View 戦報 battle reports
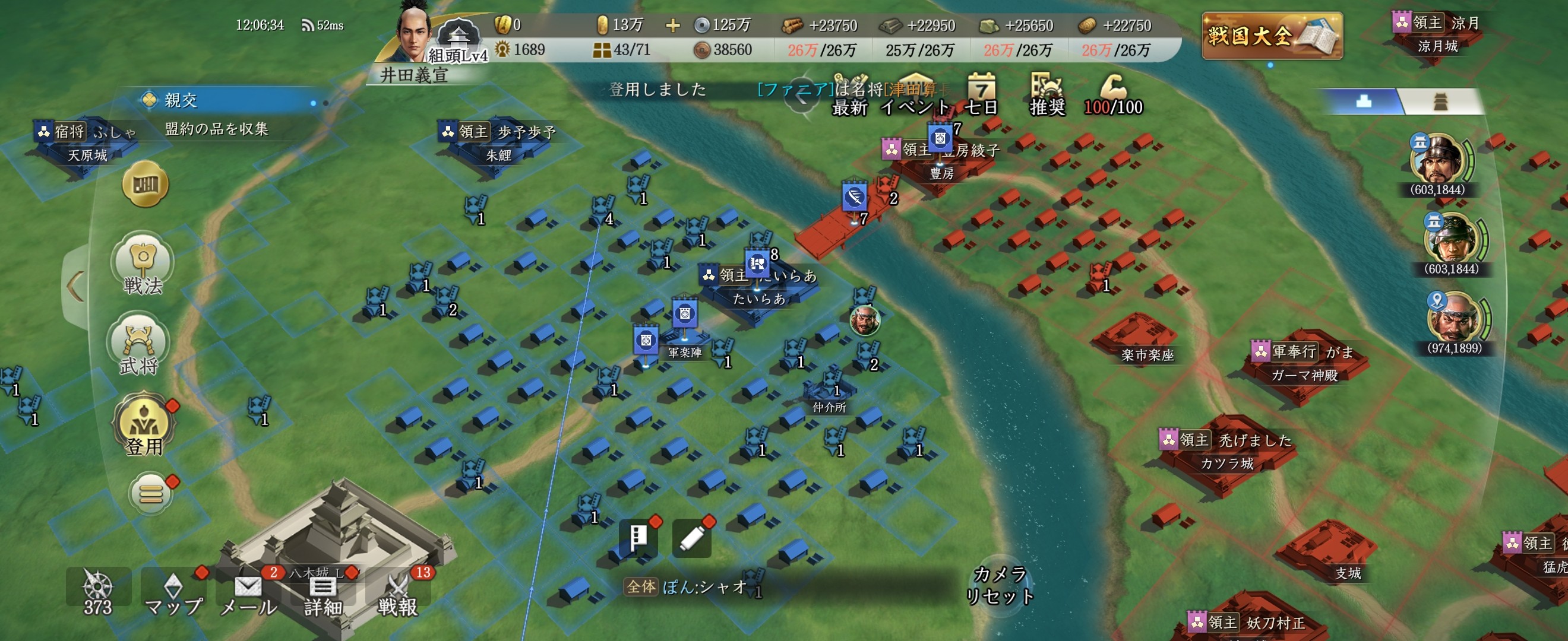 (398, 593)
